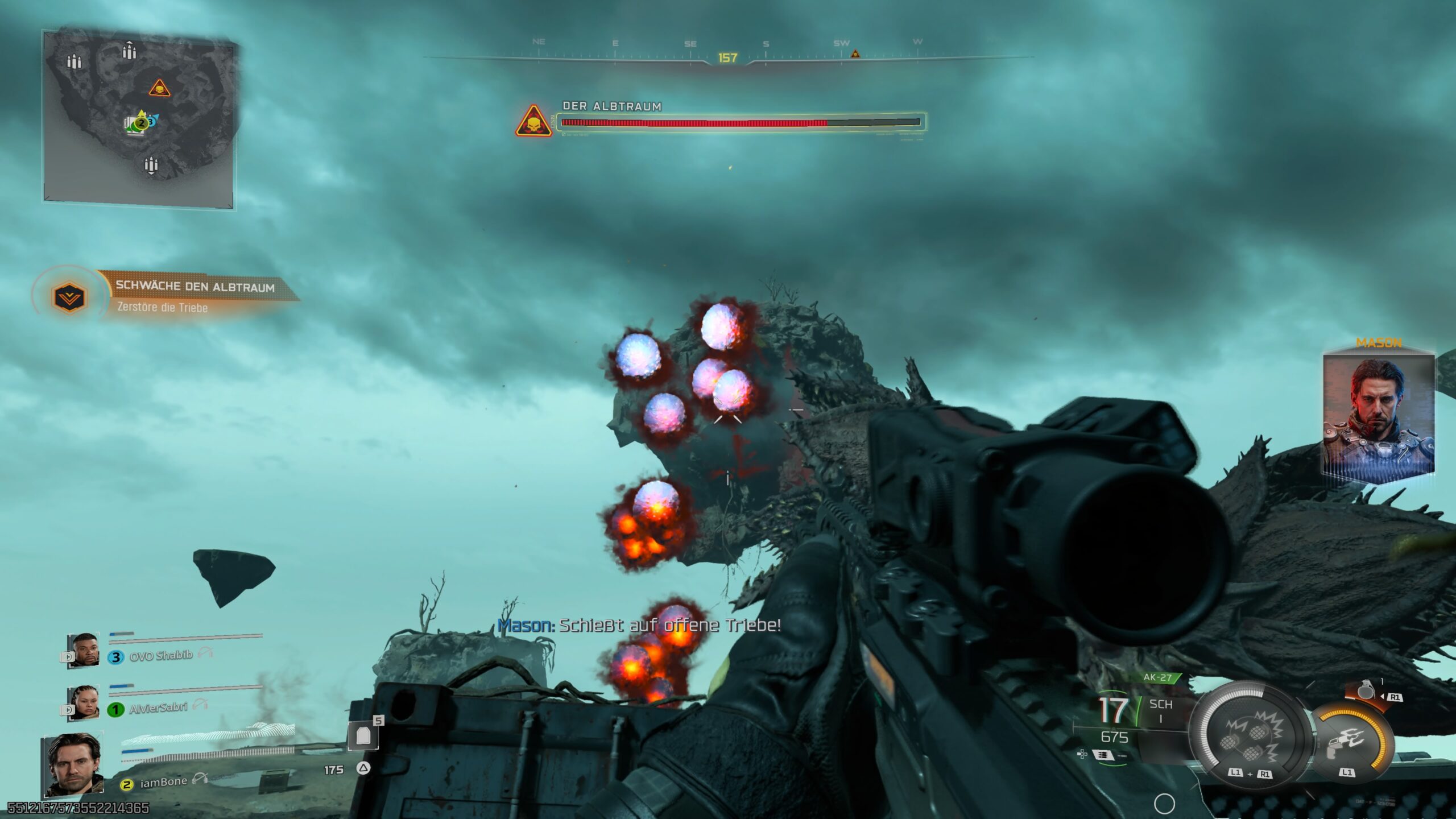The width and height of the screenshot is (1456, 819).
Task: Select the armor plate slot icon
Action: [x=363, y=737]
